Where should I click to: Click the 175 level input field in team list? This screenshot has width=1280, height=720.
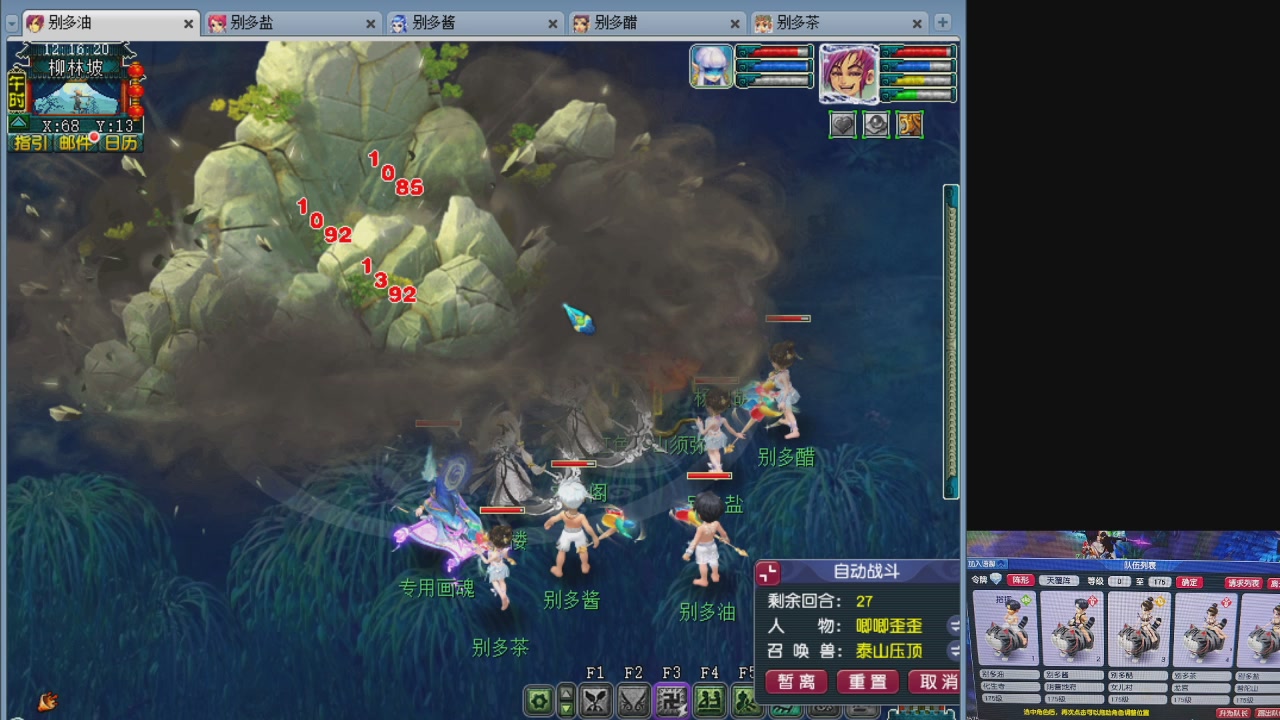point(1160,582)
